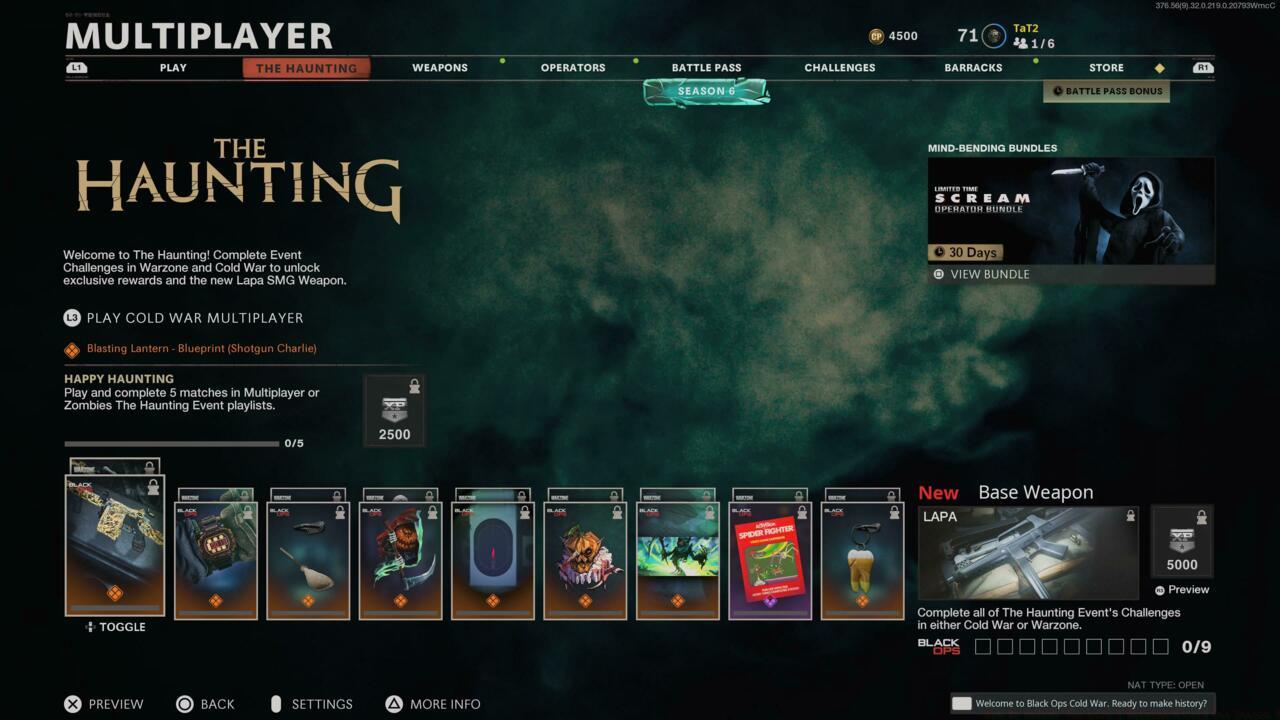The width and height of the screenshot is (1280, 720).
Task: Open the Operators menu
Action: [x=573, y=67]
